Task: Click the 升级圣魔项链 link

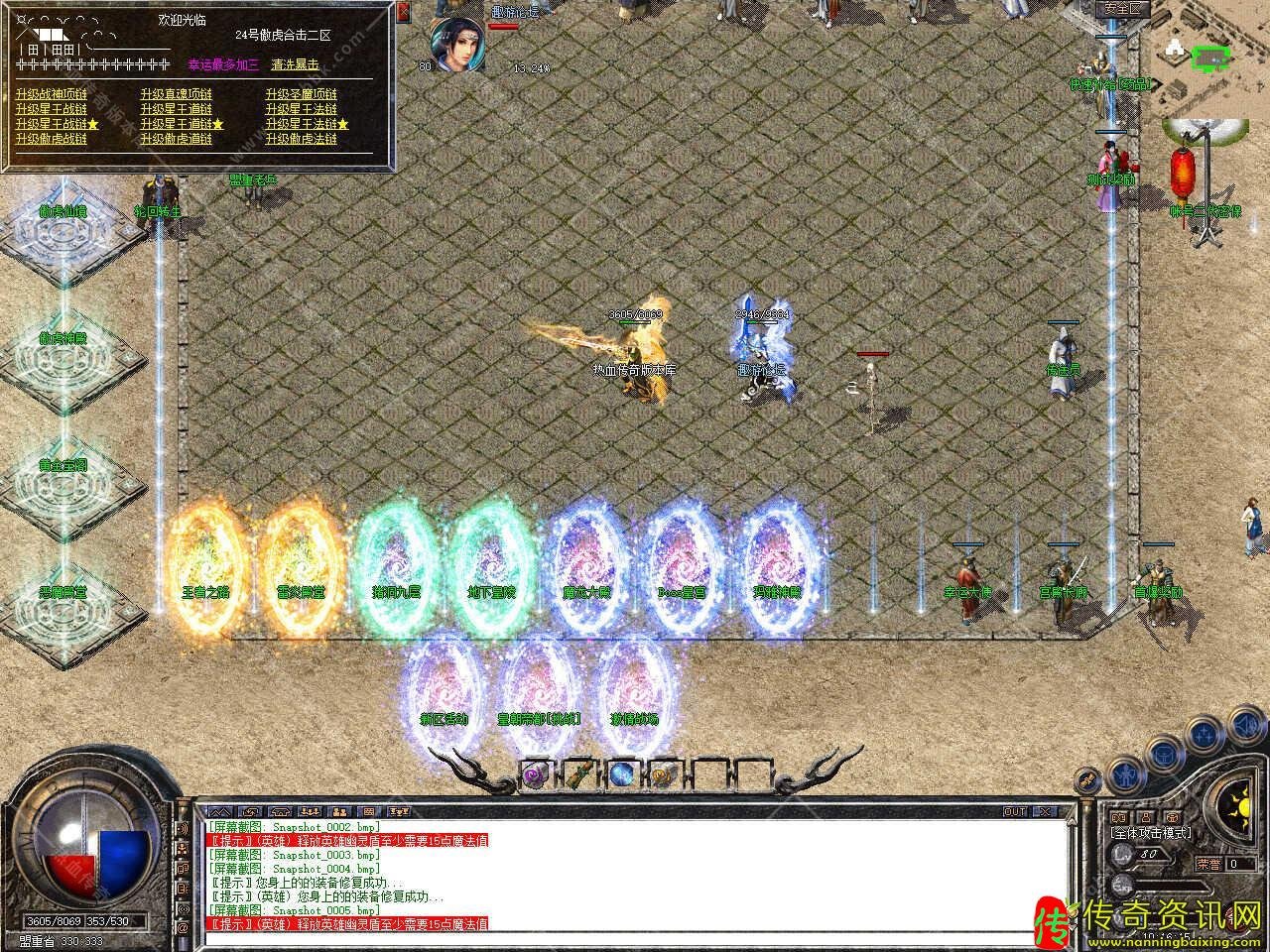Action: 302,94
